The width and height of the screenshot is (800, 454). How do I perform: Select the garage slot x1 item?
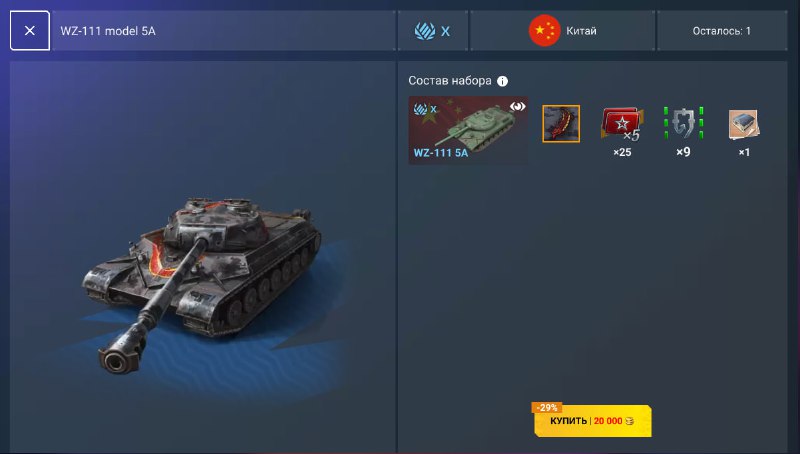(x=743, y=124)
